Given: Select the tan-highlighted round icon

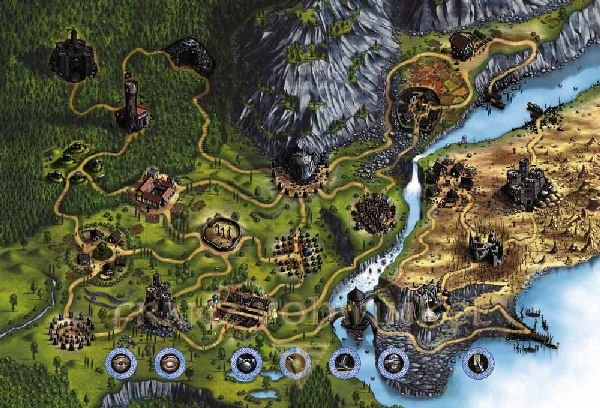Looking at the screenshot, I should 295,362.
